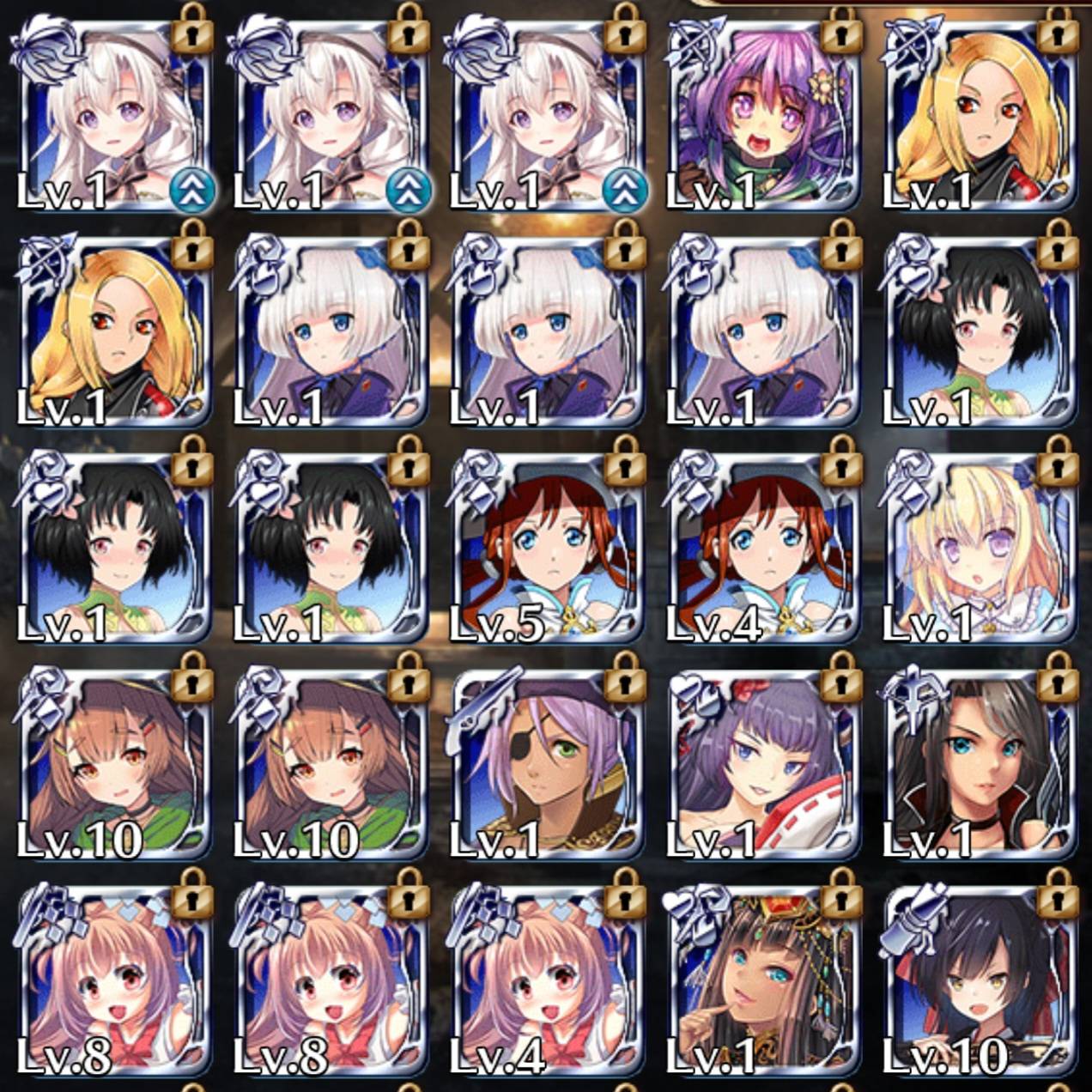Select the purple-haired girl with yellow flower
This screenshot has height=1092, width=1092.
(762, 116)
